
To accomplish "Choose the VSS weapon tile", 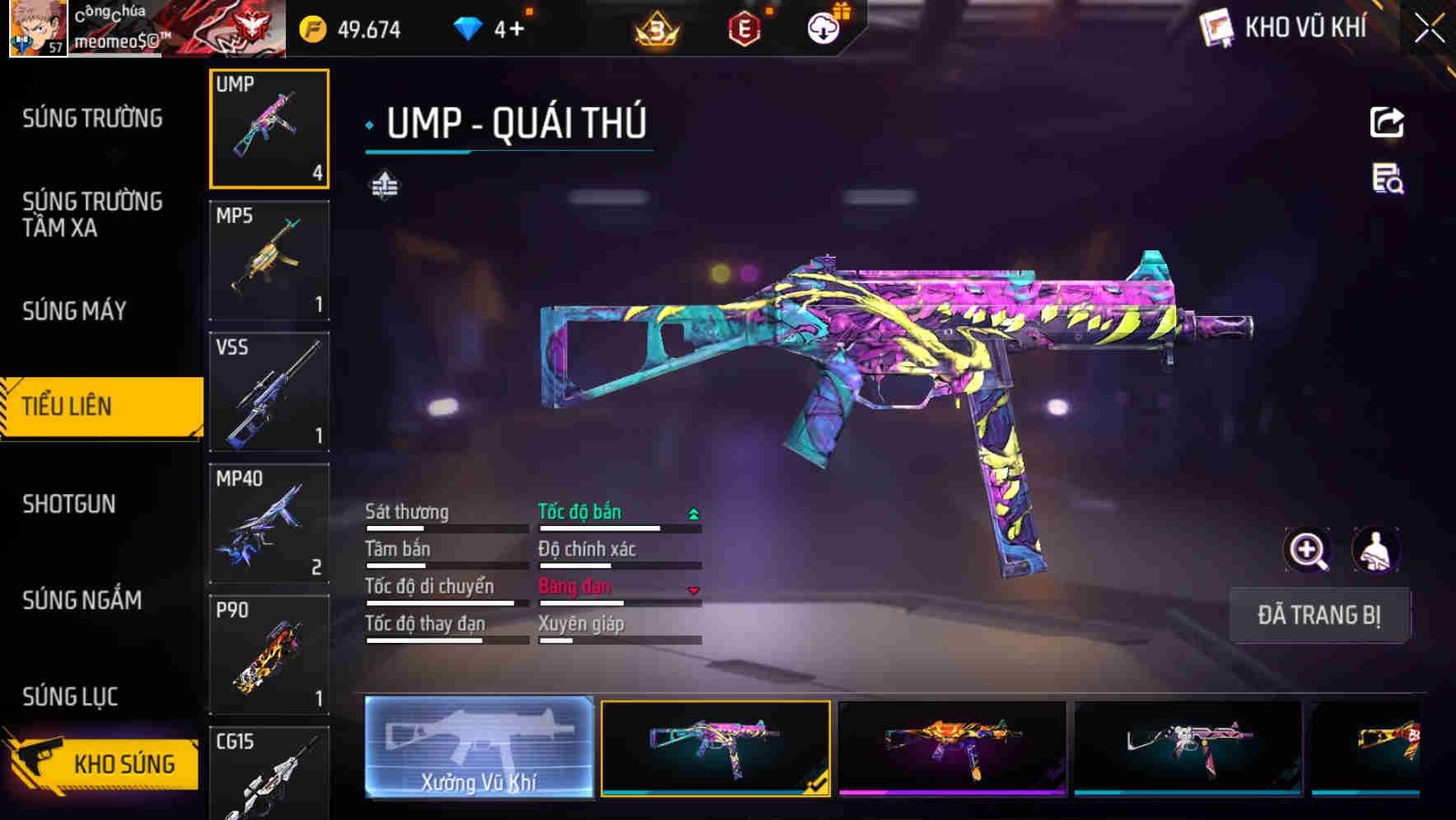I will [x=269, y=392].
